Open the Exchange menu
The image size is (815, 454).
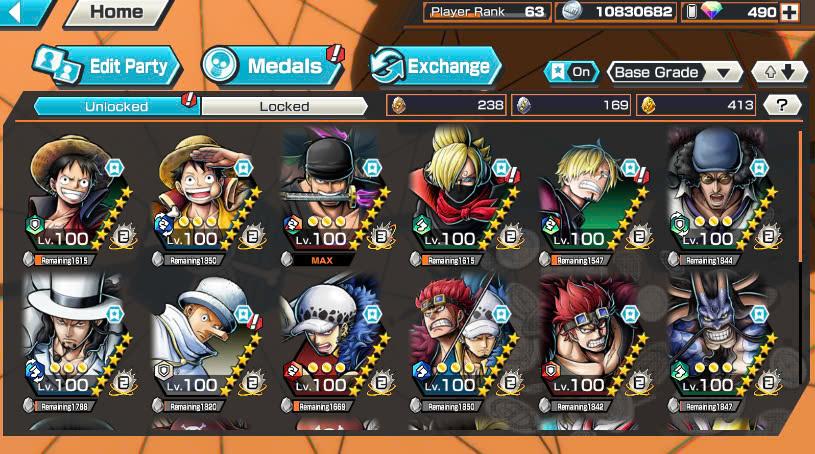click(x=435, y=67)
